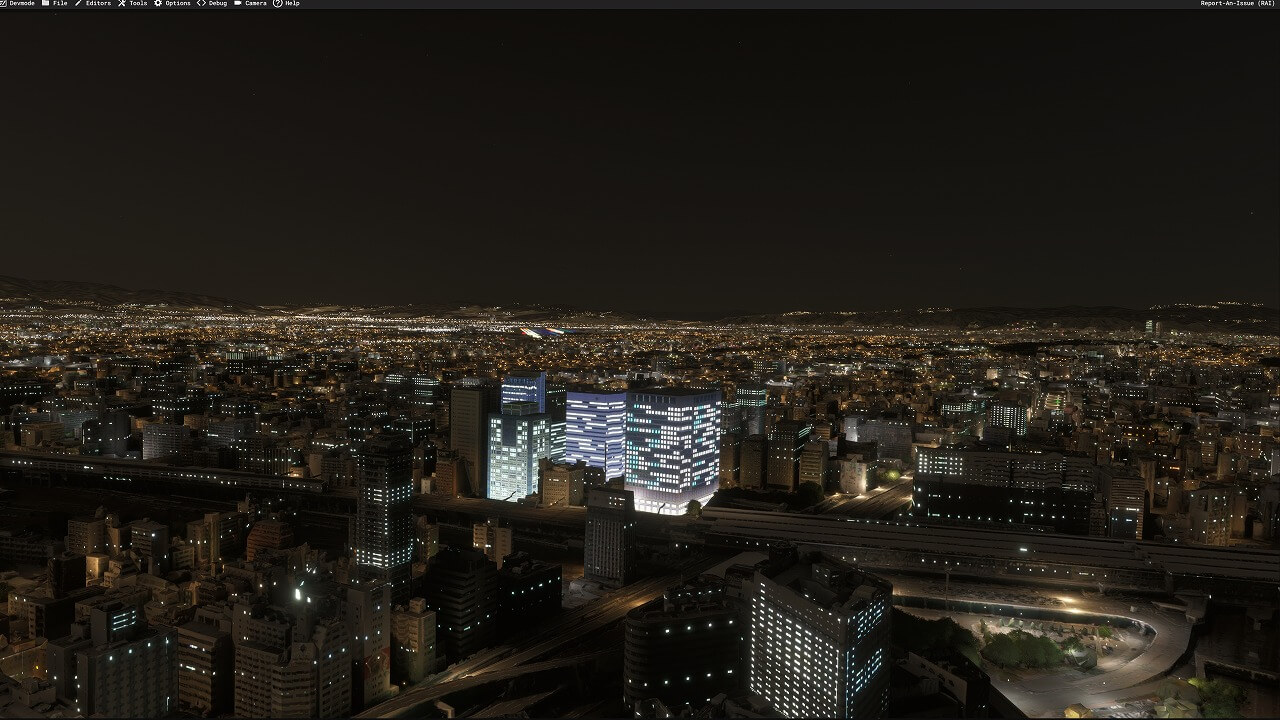The width and height of the screenshot is (1280, 720).
Task: Open the Devmode menu
Action: click(x=20, y=4)
